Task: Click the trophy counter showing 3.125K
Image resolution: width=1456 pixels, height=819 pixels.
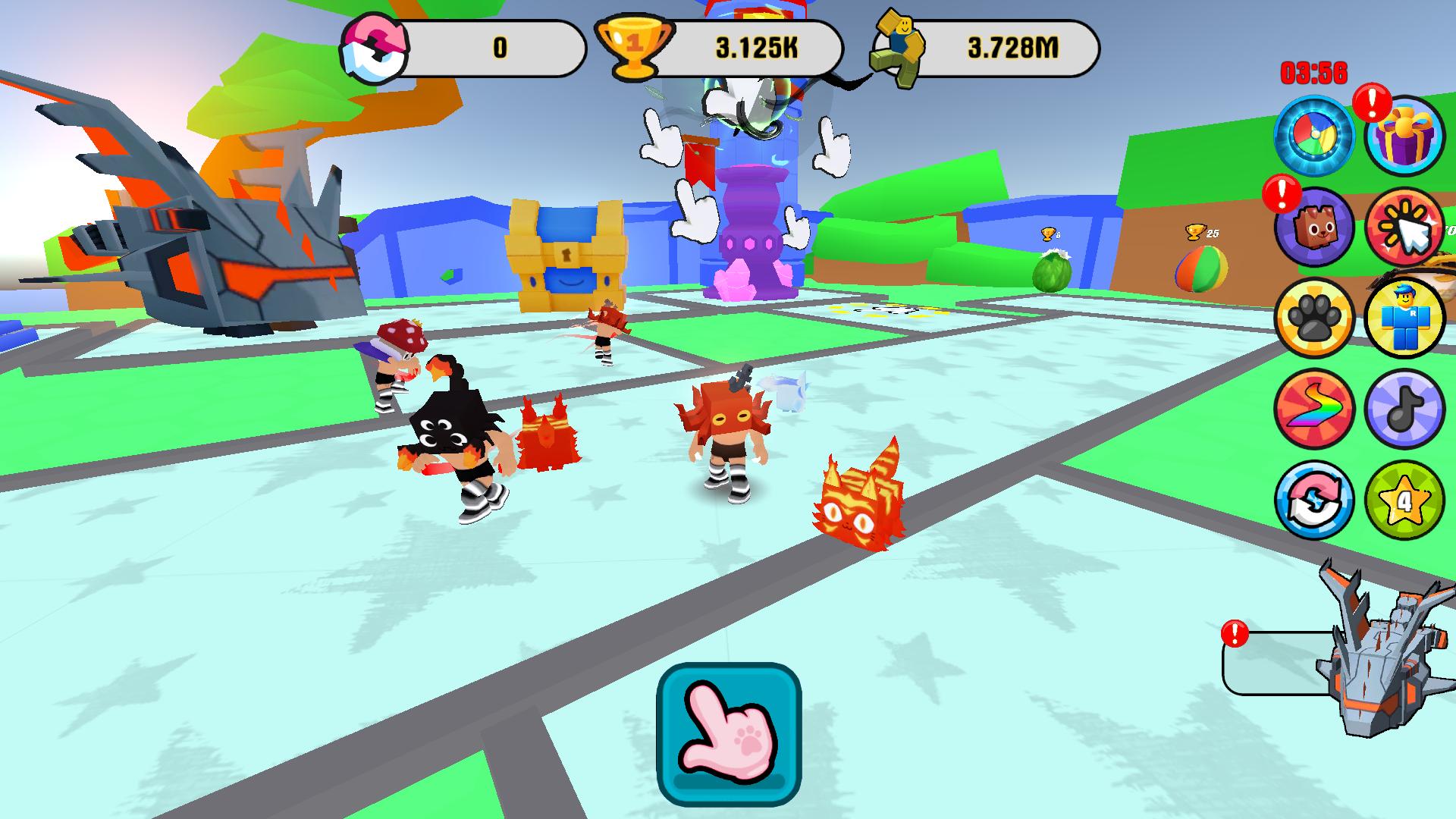Action: tap(758, 45)
